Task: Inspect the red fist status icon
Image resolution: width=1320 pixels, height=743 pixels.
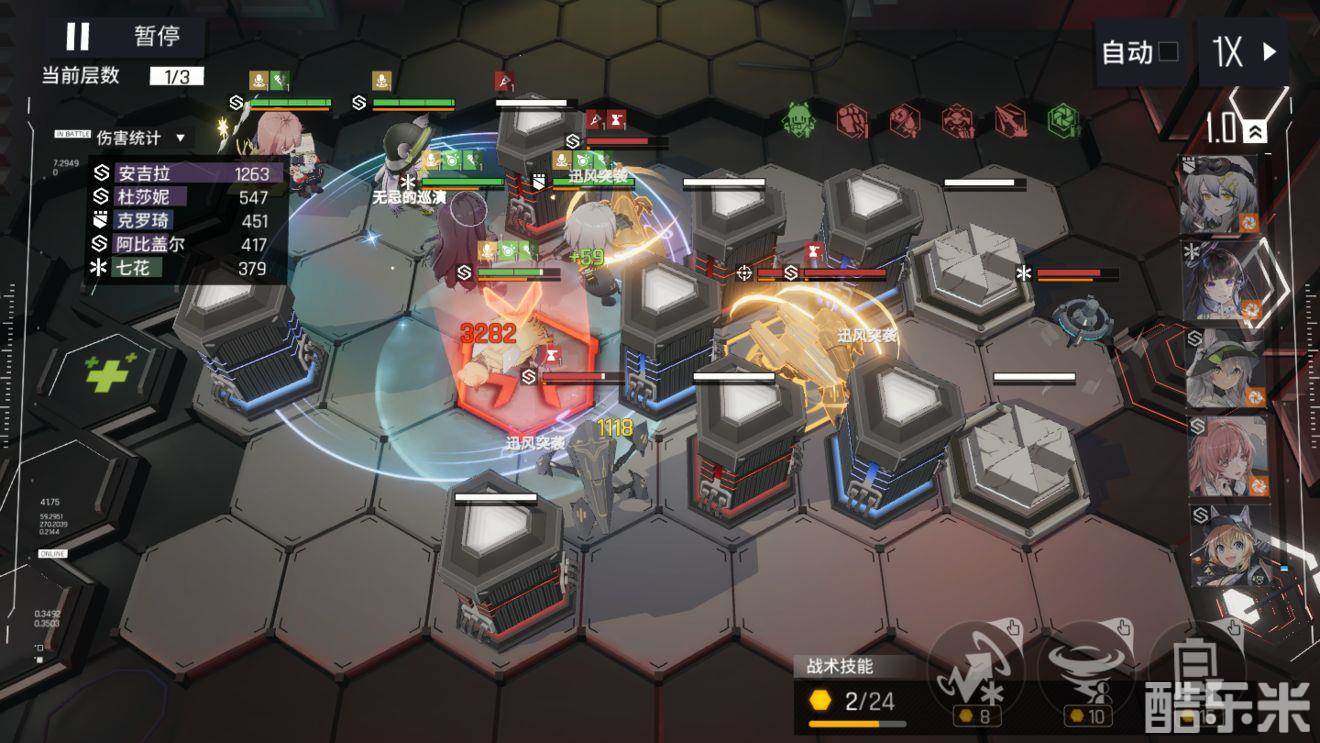Action: [852, 121]
